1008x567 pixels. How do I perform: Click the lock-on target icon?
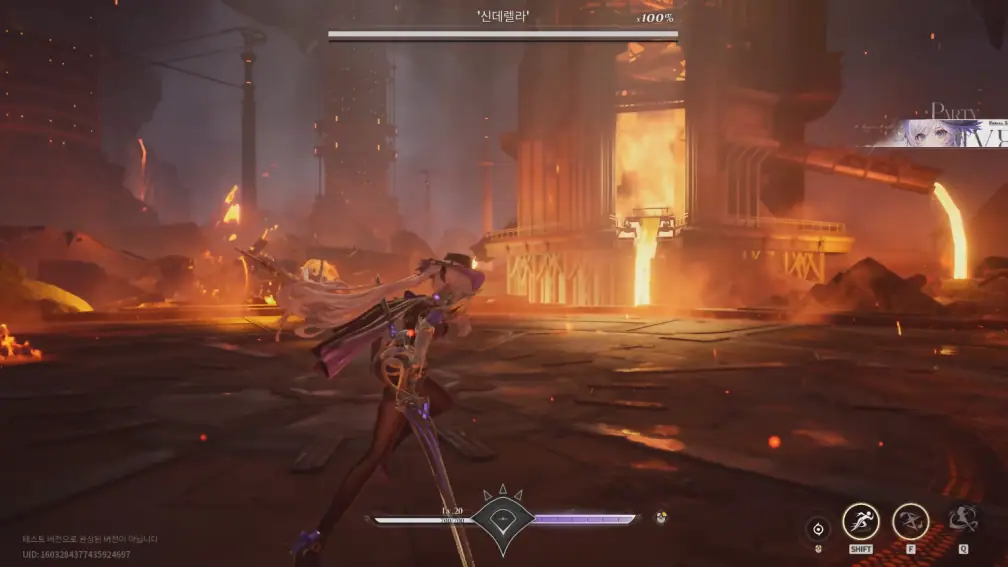click(x=818, y=529)
